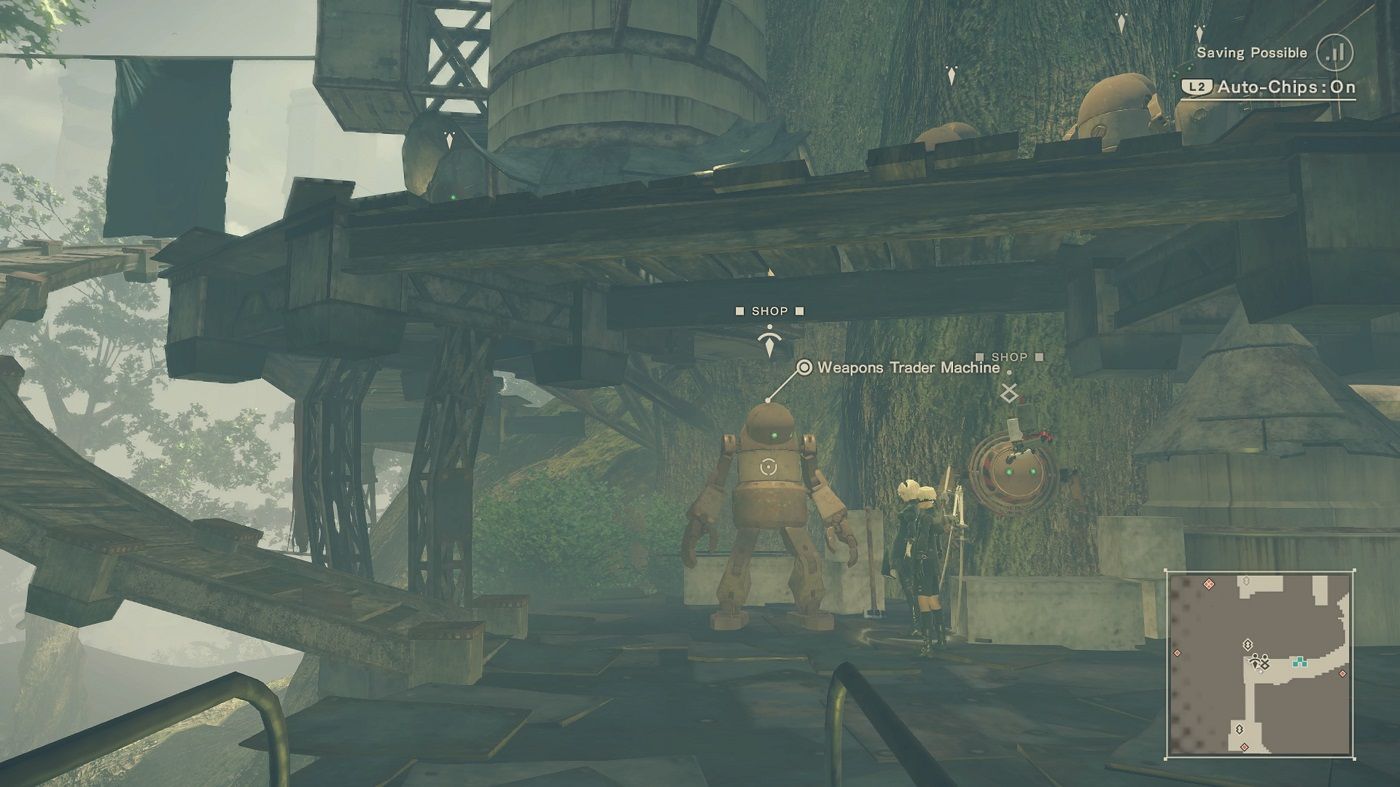This screenshot has height=787, width=1400.
Task: Select the dimmed SHOP marker above the round machine
Action: (1008, 357)
